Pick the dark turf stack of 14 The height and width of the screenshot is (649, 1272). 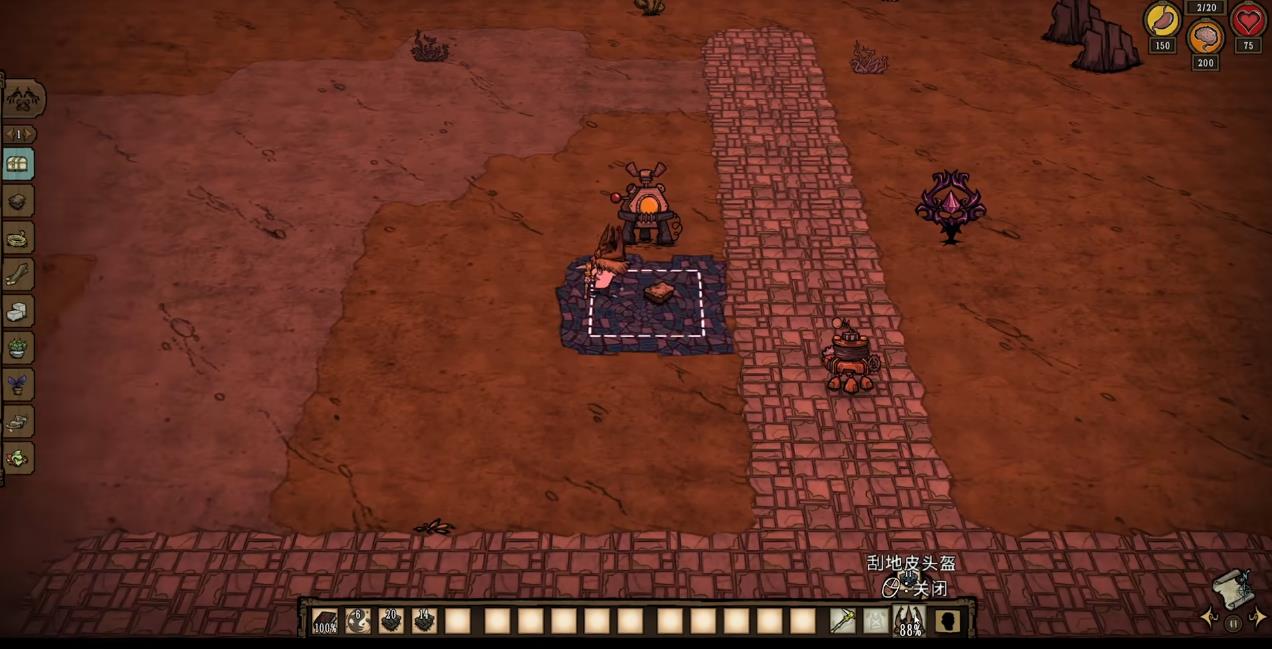[424, 621]
